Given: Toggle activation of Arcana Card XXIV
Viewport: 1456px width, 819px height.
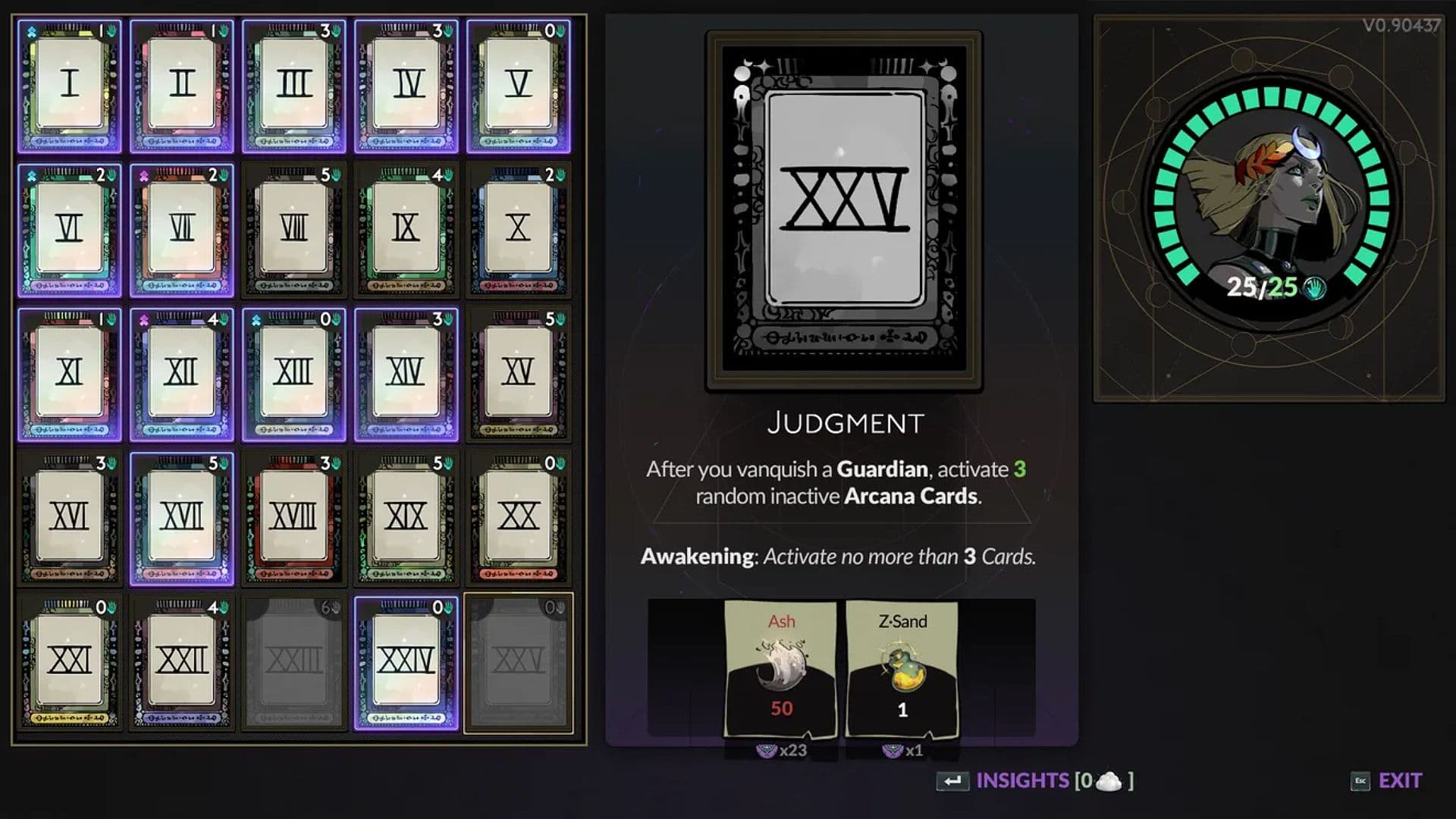Looking at the screenshot, I should pos(406,660).
